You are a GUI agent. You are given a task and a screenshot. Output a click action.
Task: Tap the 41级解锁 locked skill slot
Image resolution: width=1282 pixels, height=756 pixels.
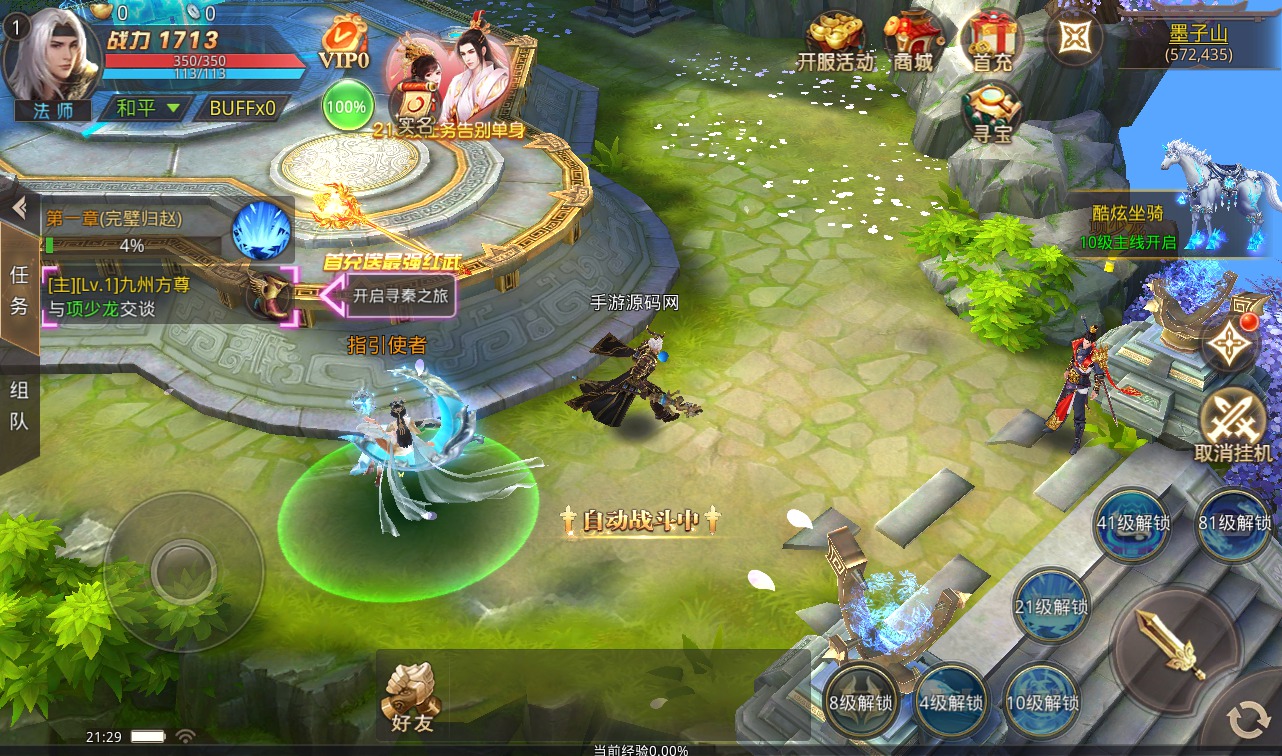(1134, 523)
